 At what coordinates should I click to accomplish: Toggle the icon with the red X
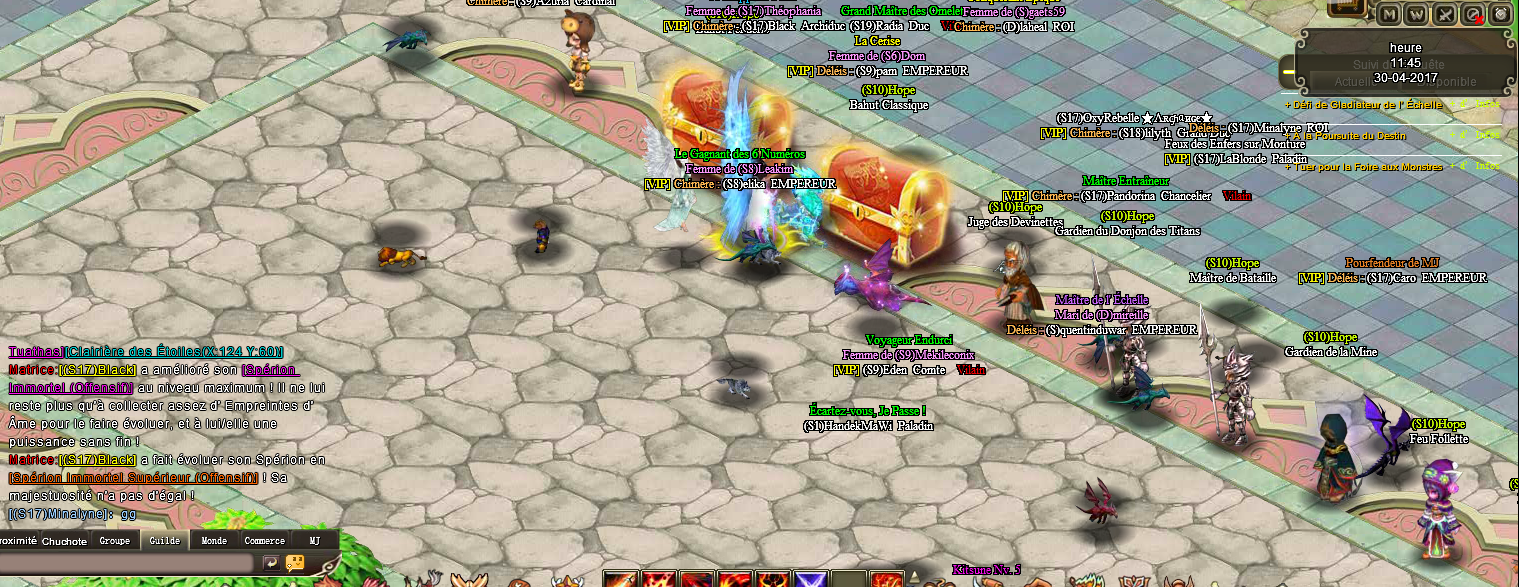1473,14
